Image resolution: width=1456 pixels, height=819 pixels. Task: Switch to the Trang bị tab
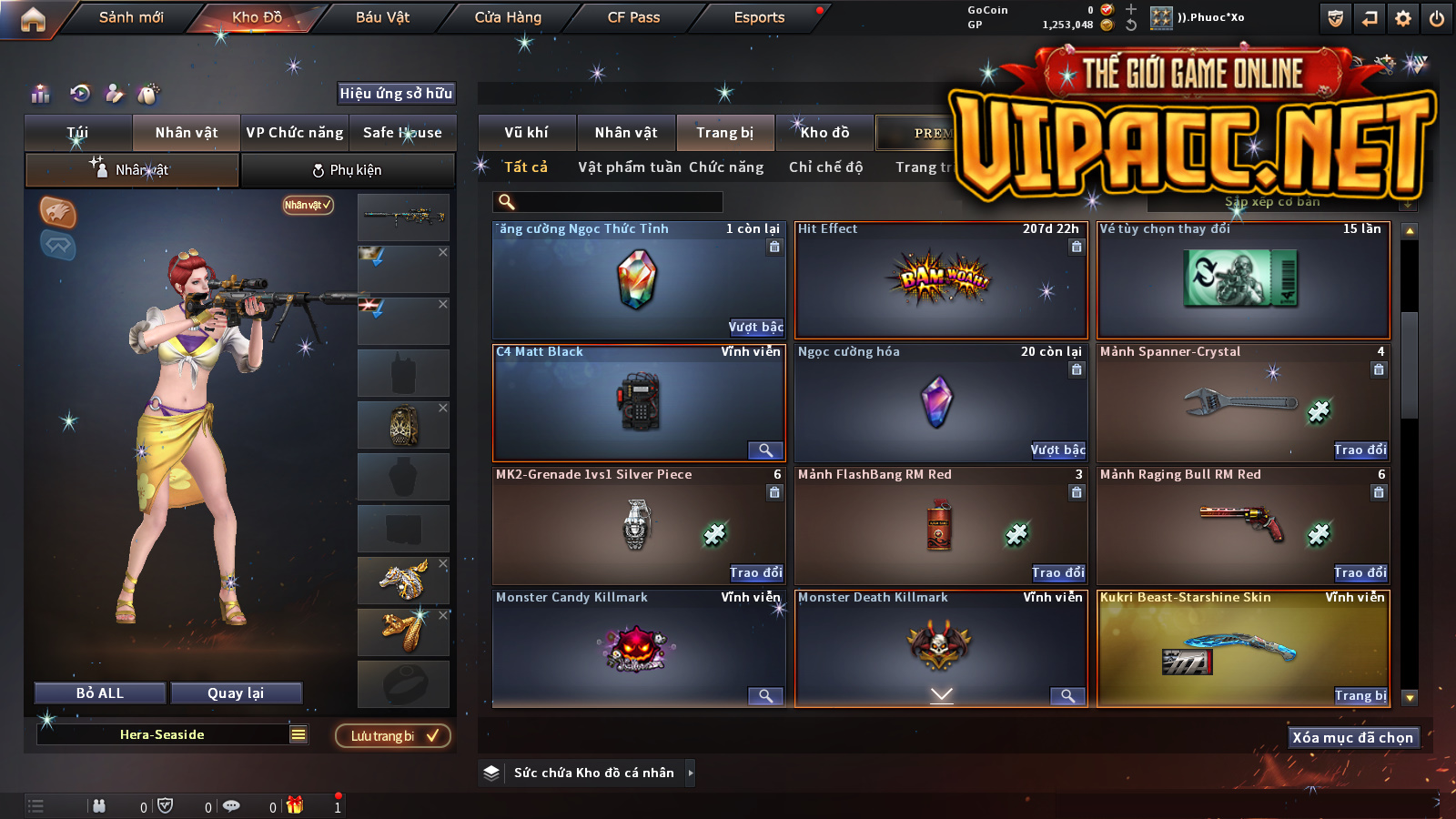tap(724, 133)
